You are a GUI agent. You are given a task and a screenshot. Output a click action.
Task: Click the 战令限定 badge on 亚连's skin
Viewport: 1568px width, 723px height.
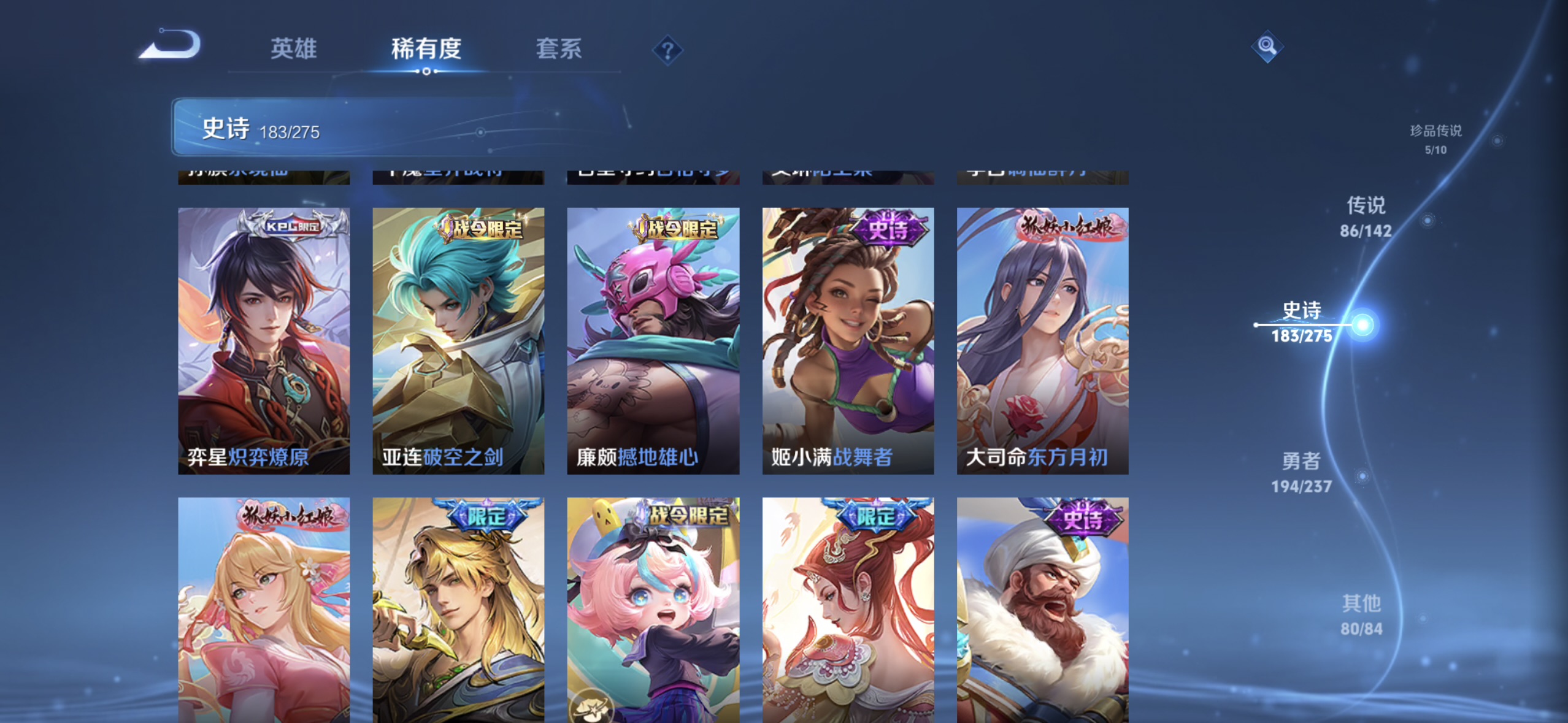click(x=481, y=228)
